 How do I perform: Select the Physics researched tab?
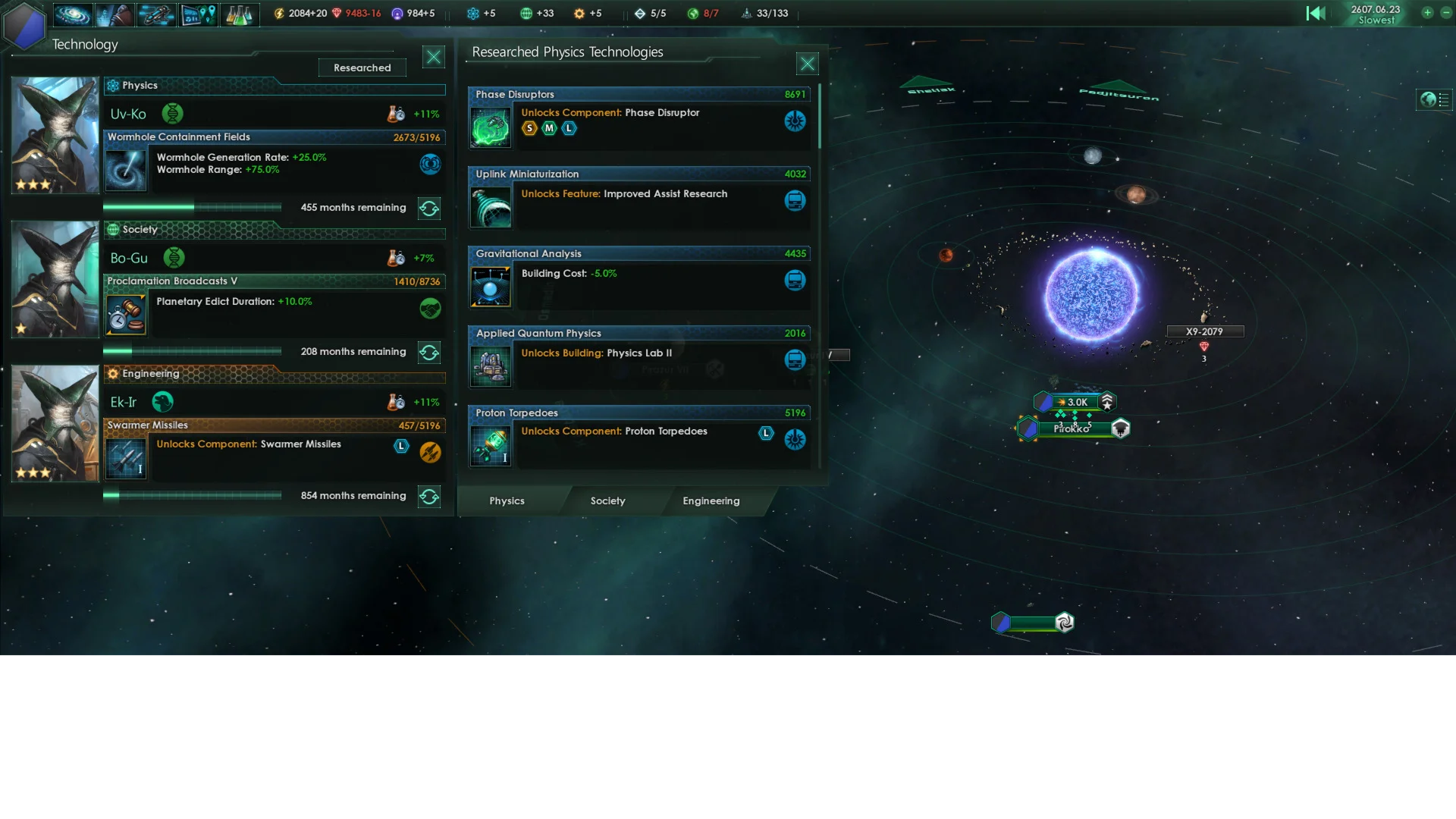[x=507, y=500]
